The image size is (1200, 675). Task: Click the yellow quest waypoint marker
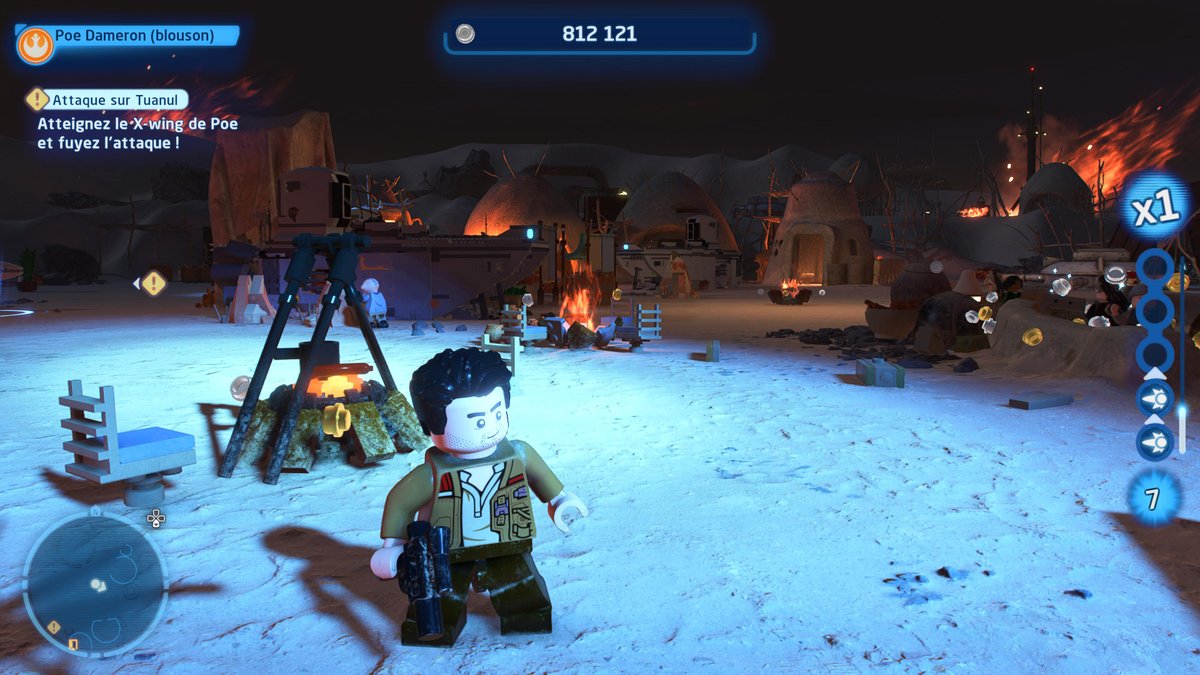[x=153, y=283]
